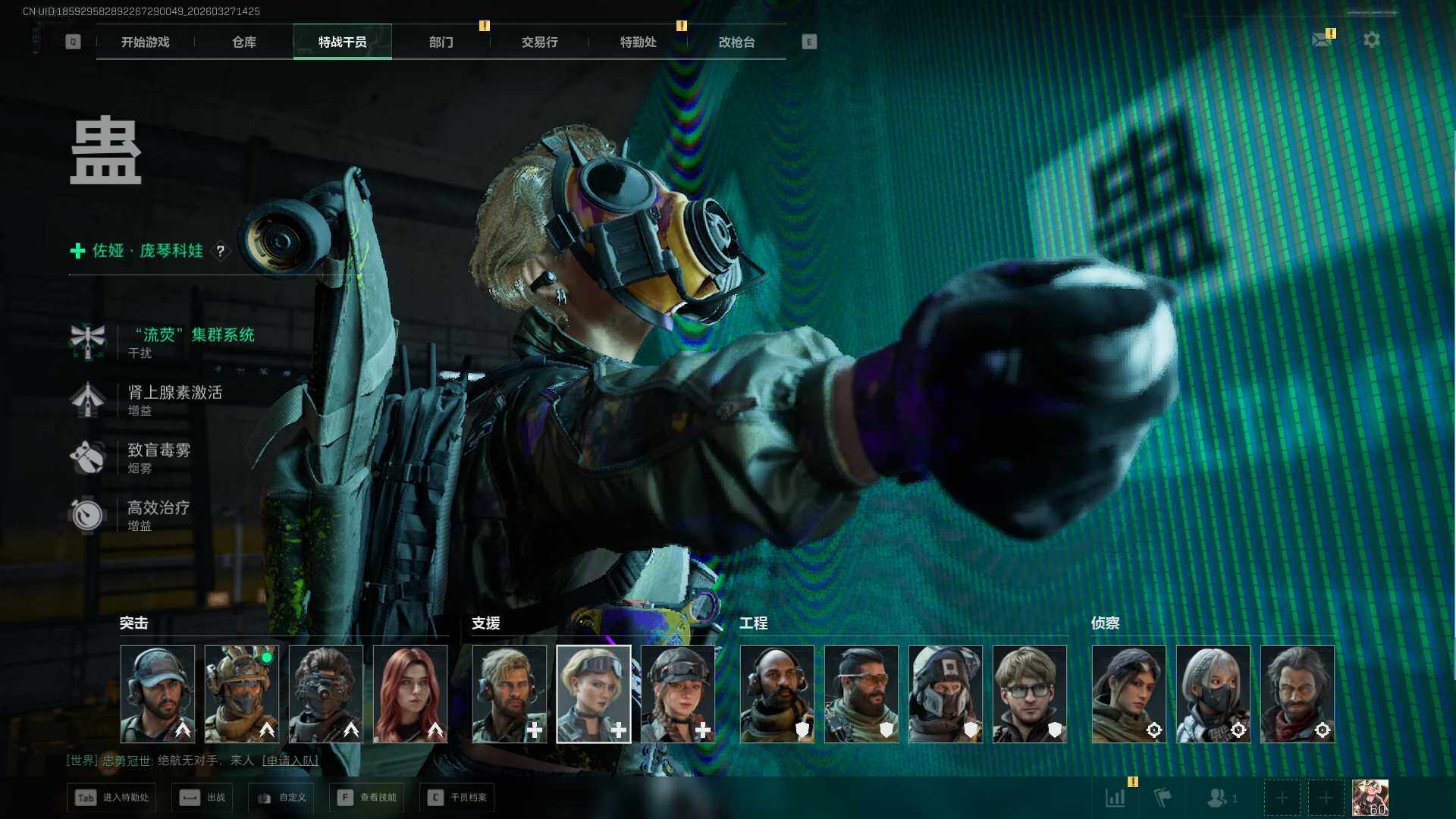1456x819 pixels.
Task: Click the 进入特勤处 button
Action: coord(111,798)
